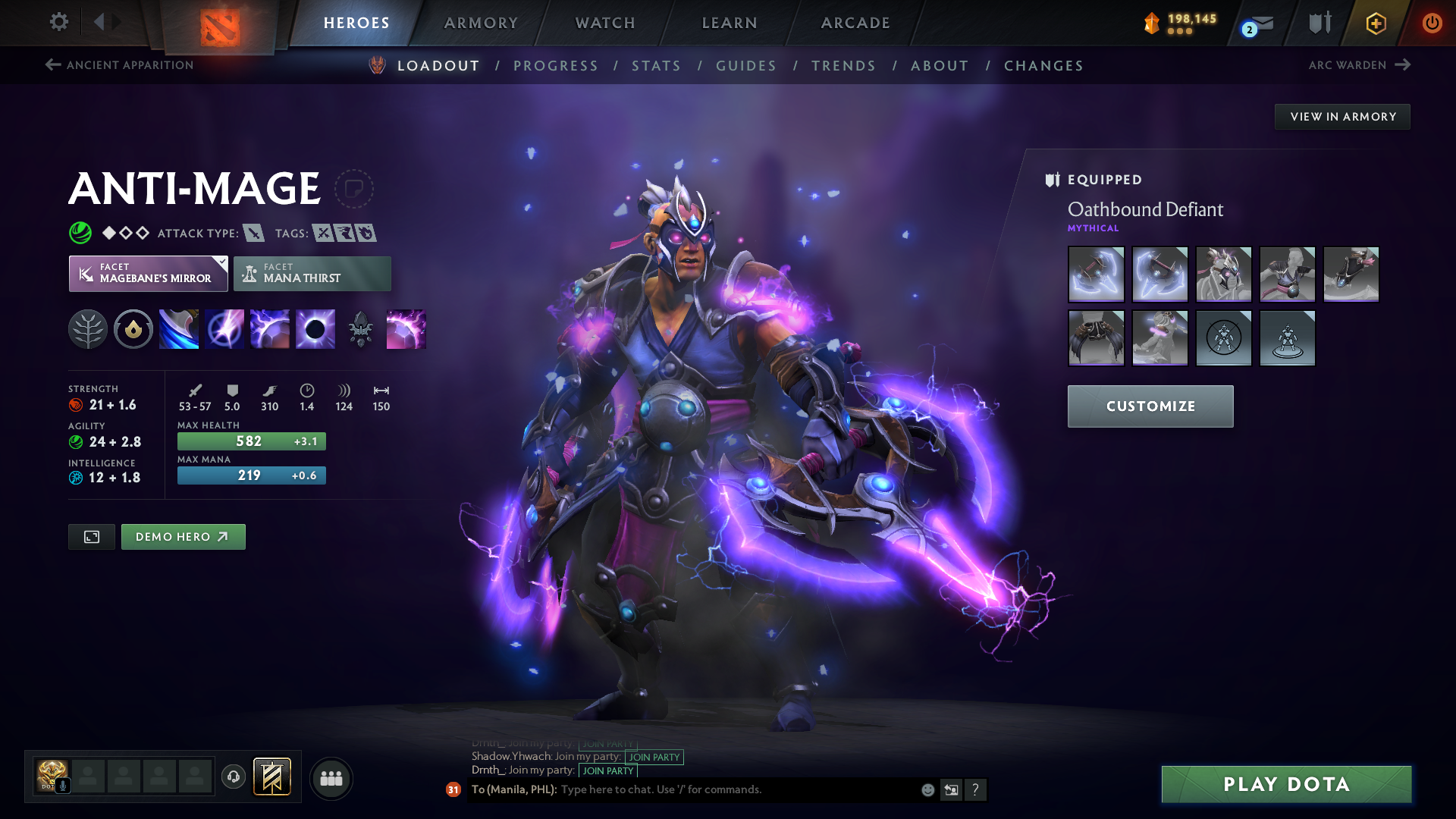
Task: Start matchmaking with Play Dota button
Action: pyautogui.click(x=1286, y=784)
